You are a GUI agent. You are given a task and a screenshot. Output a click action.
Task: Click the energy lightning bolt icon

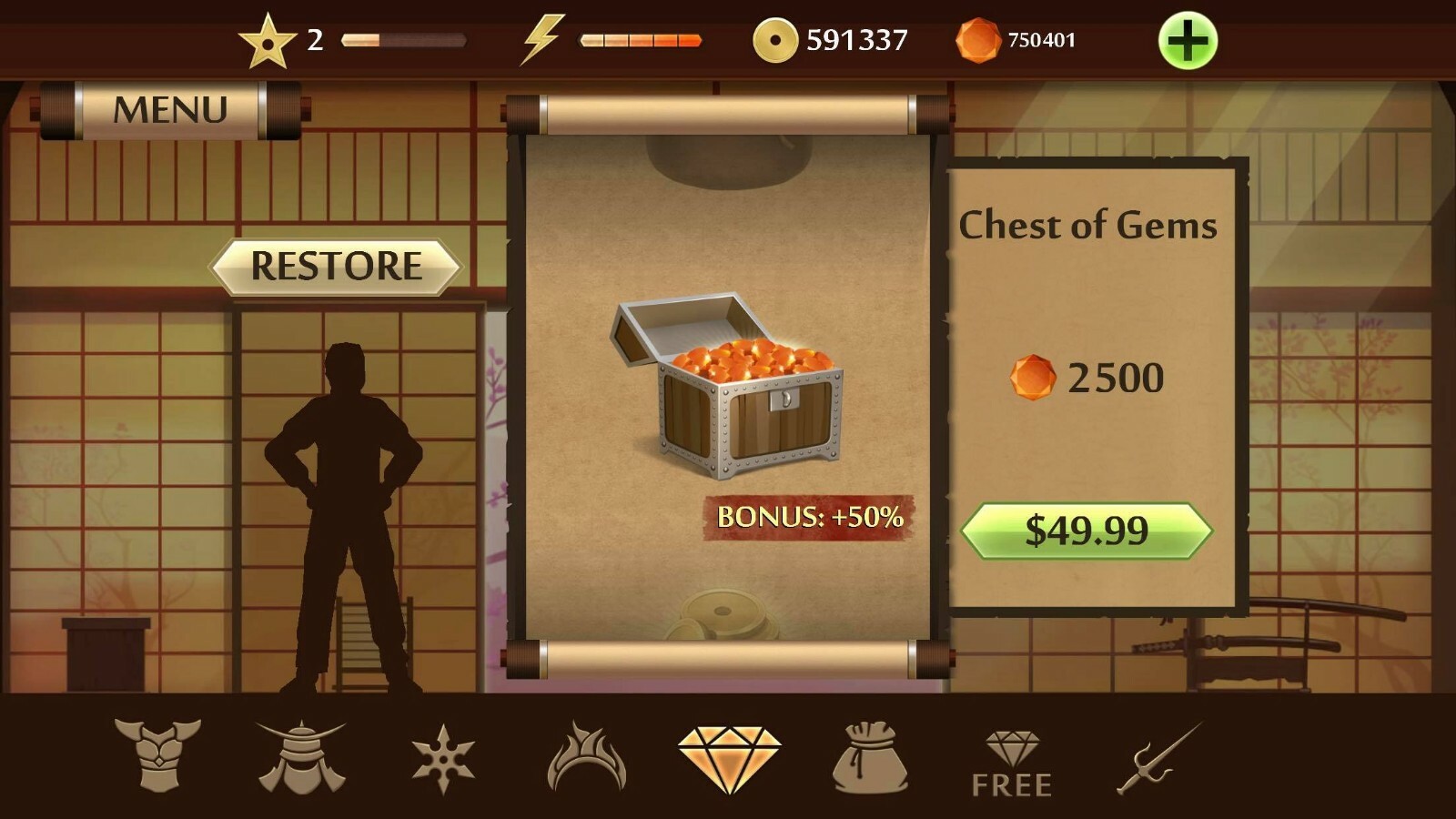[x=544, y=38]
